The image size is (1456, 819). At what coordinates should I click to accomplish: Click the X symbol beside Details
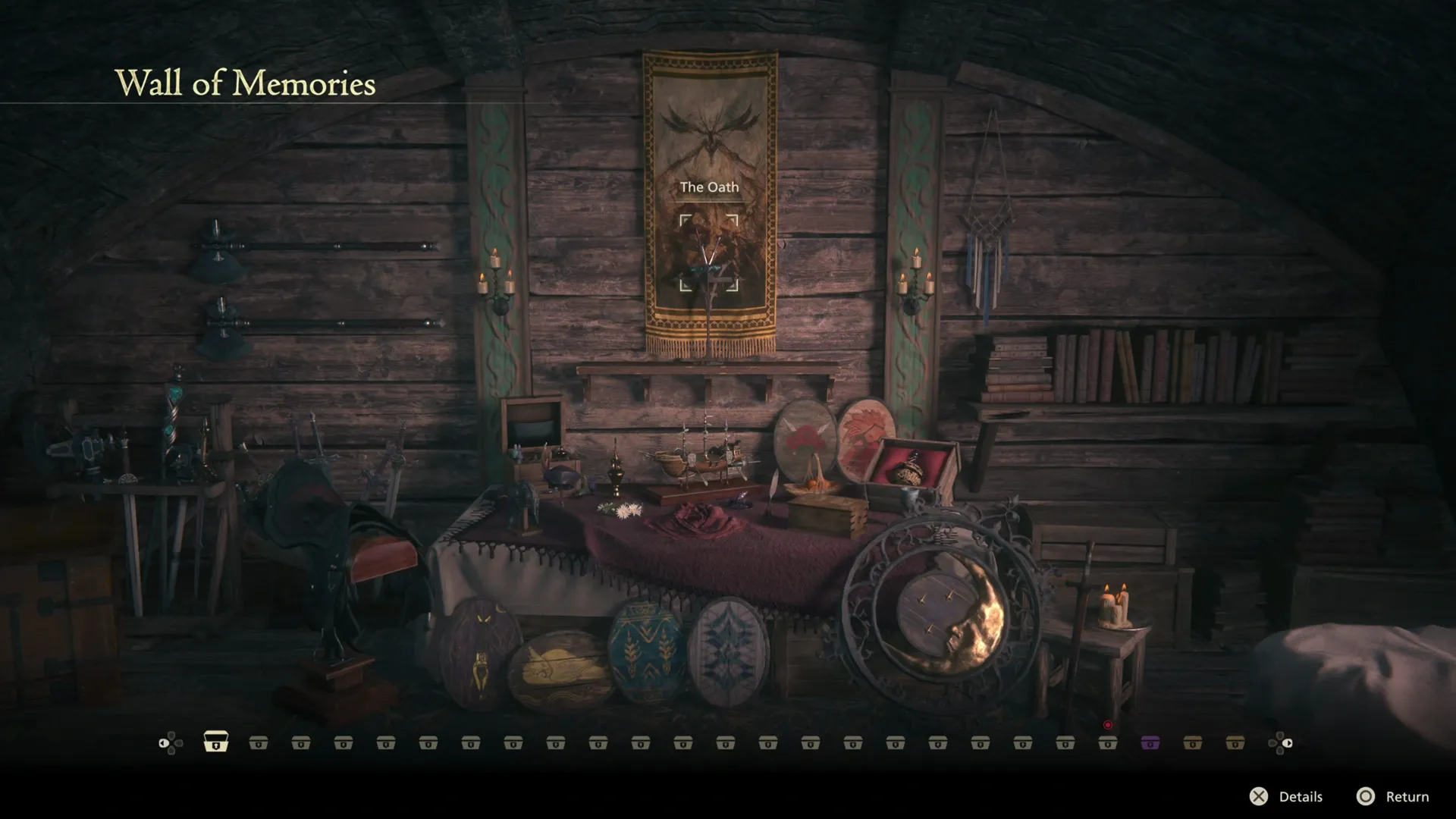1259,797
